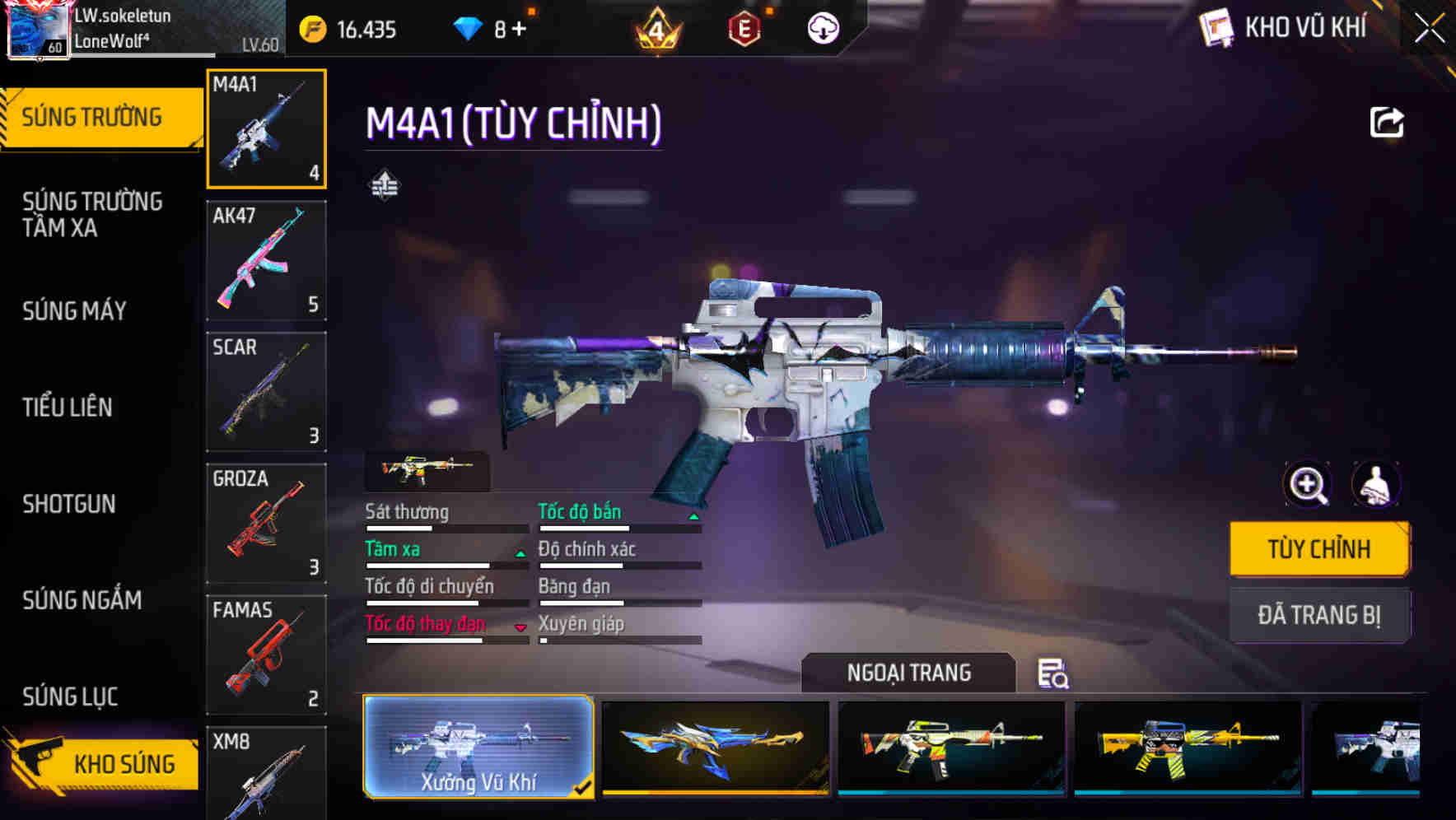Open the attachments icon below the weapon title
The height and width of the screenshot is (820, 1456).
click(x=385, y=185)
